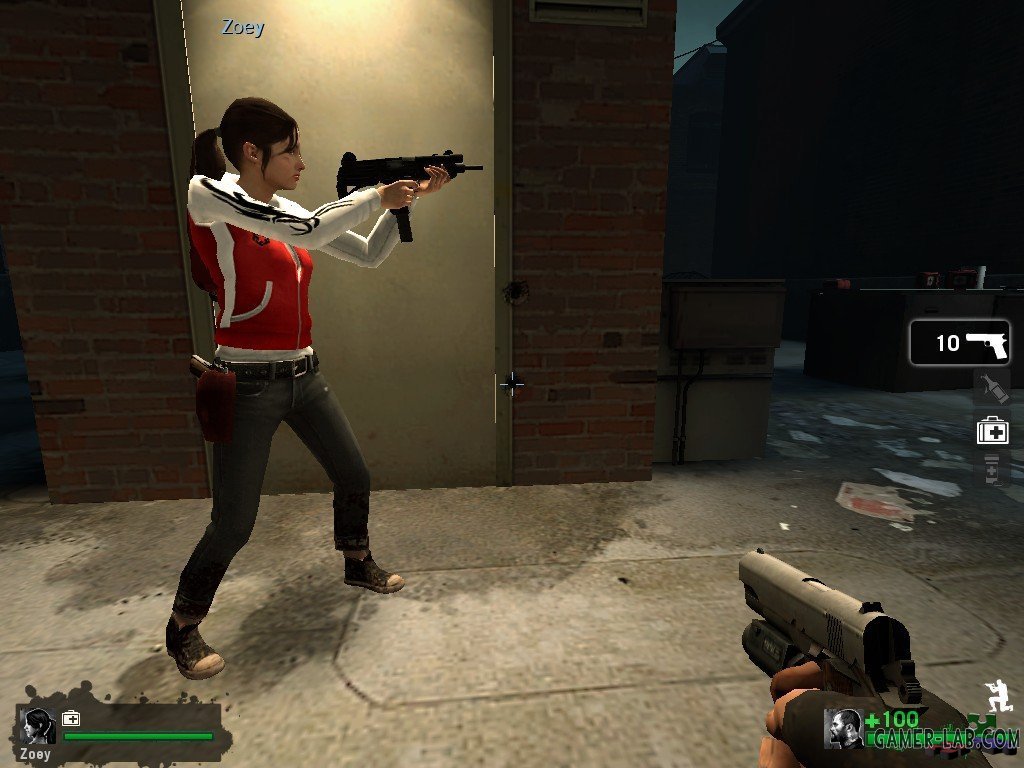The height and width of the screenshot is (768, 1024).
Task: Select the first aid kit slot
Action: 992,430
